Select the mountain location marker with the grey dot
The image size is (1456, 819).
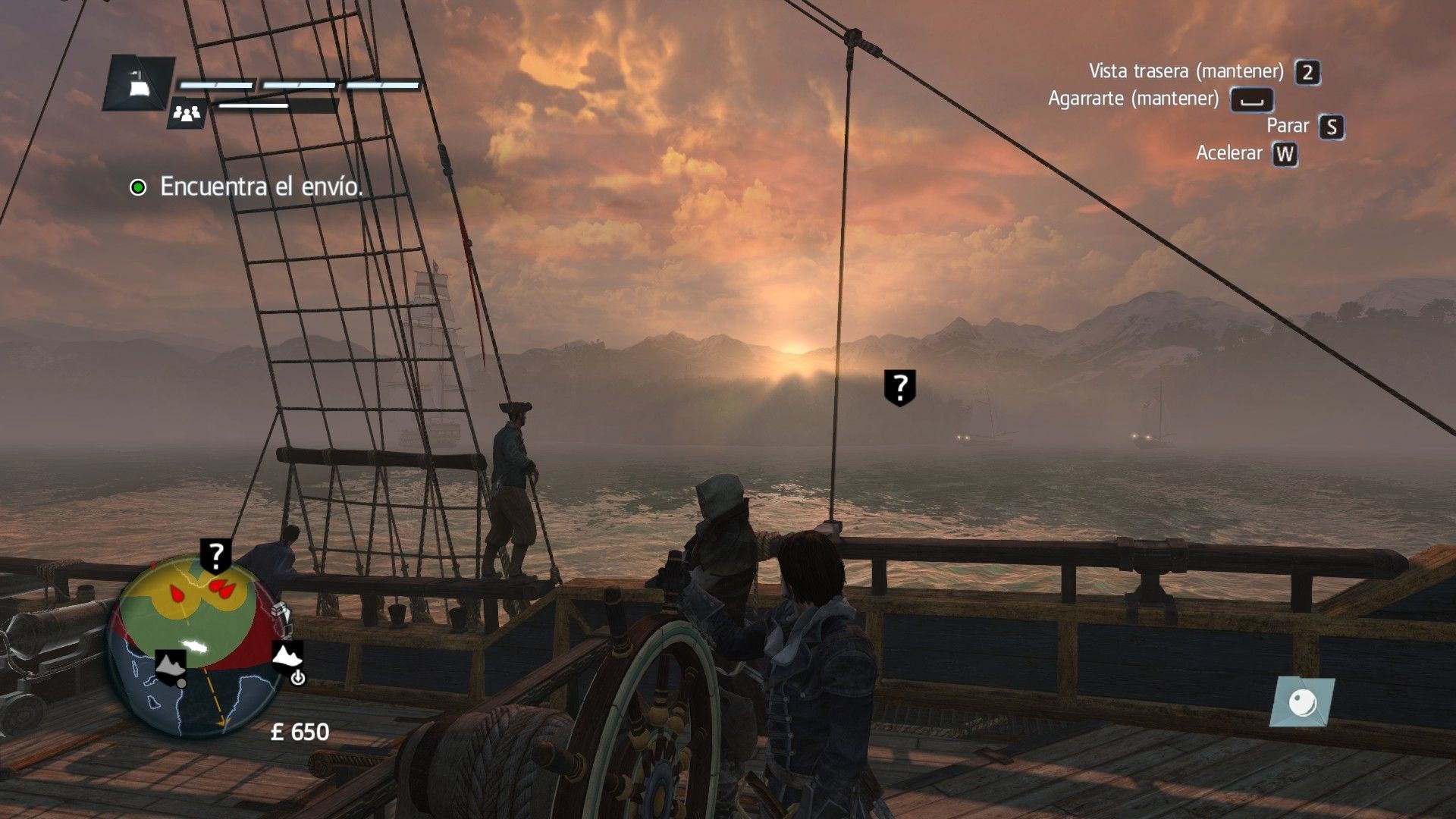click(x=171, y=665)
